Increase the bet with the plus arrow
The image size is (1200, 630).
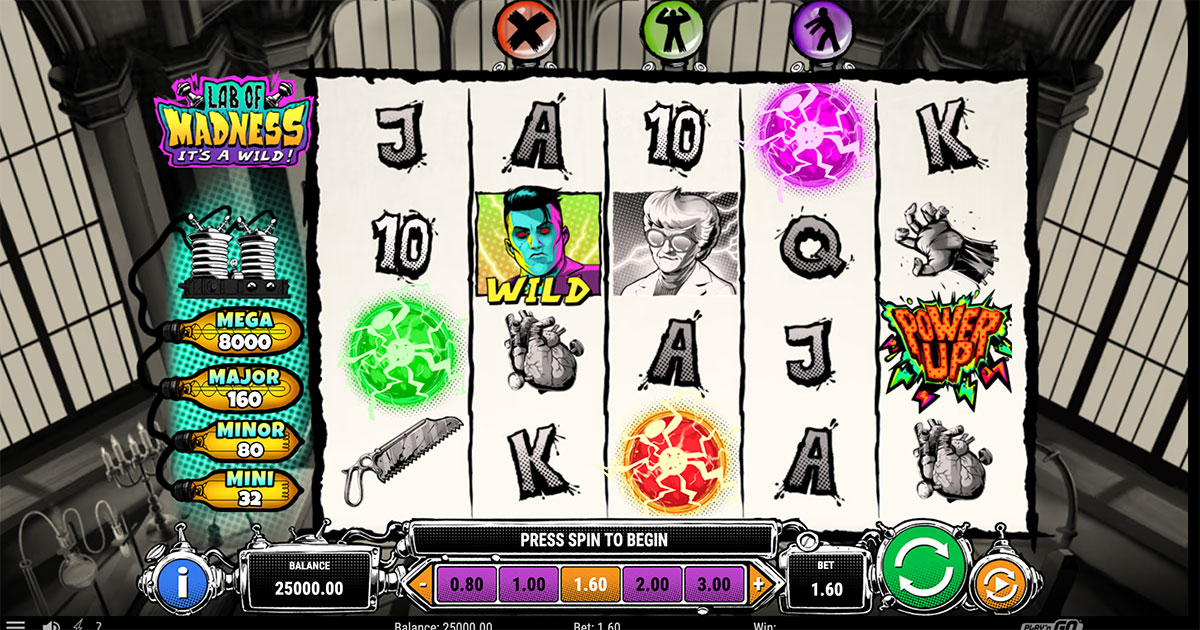[x=758, y=585]
